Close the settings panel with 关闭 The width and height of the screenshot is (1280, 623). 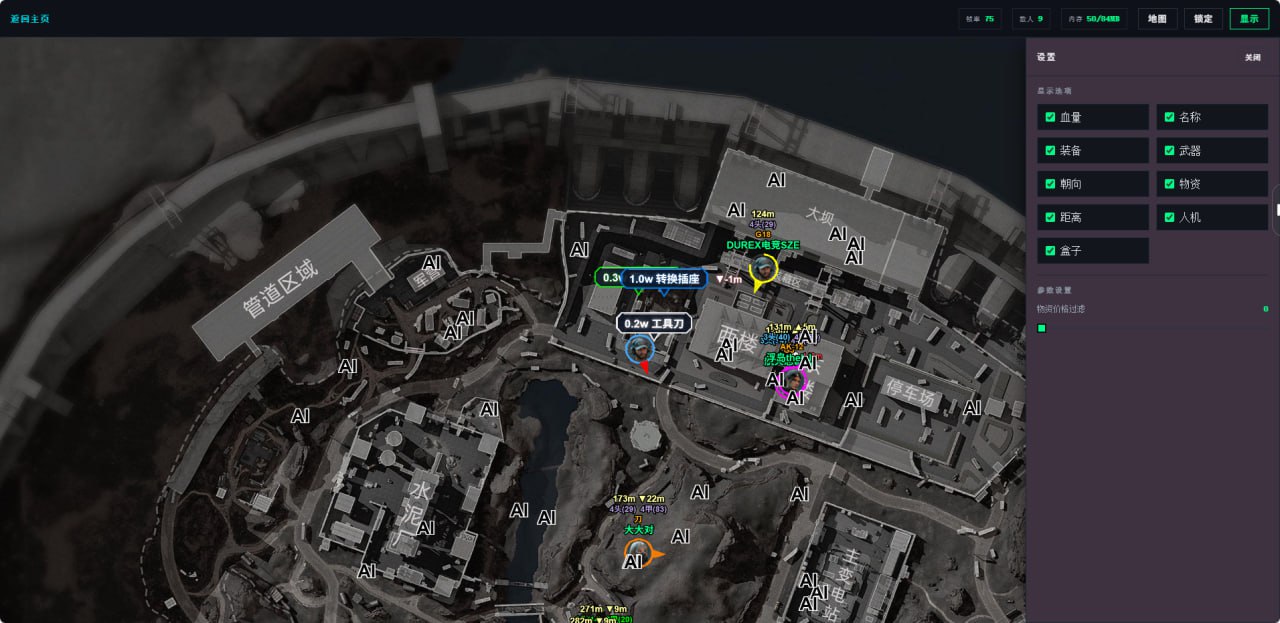tap(1252, 57)
